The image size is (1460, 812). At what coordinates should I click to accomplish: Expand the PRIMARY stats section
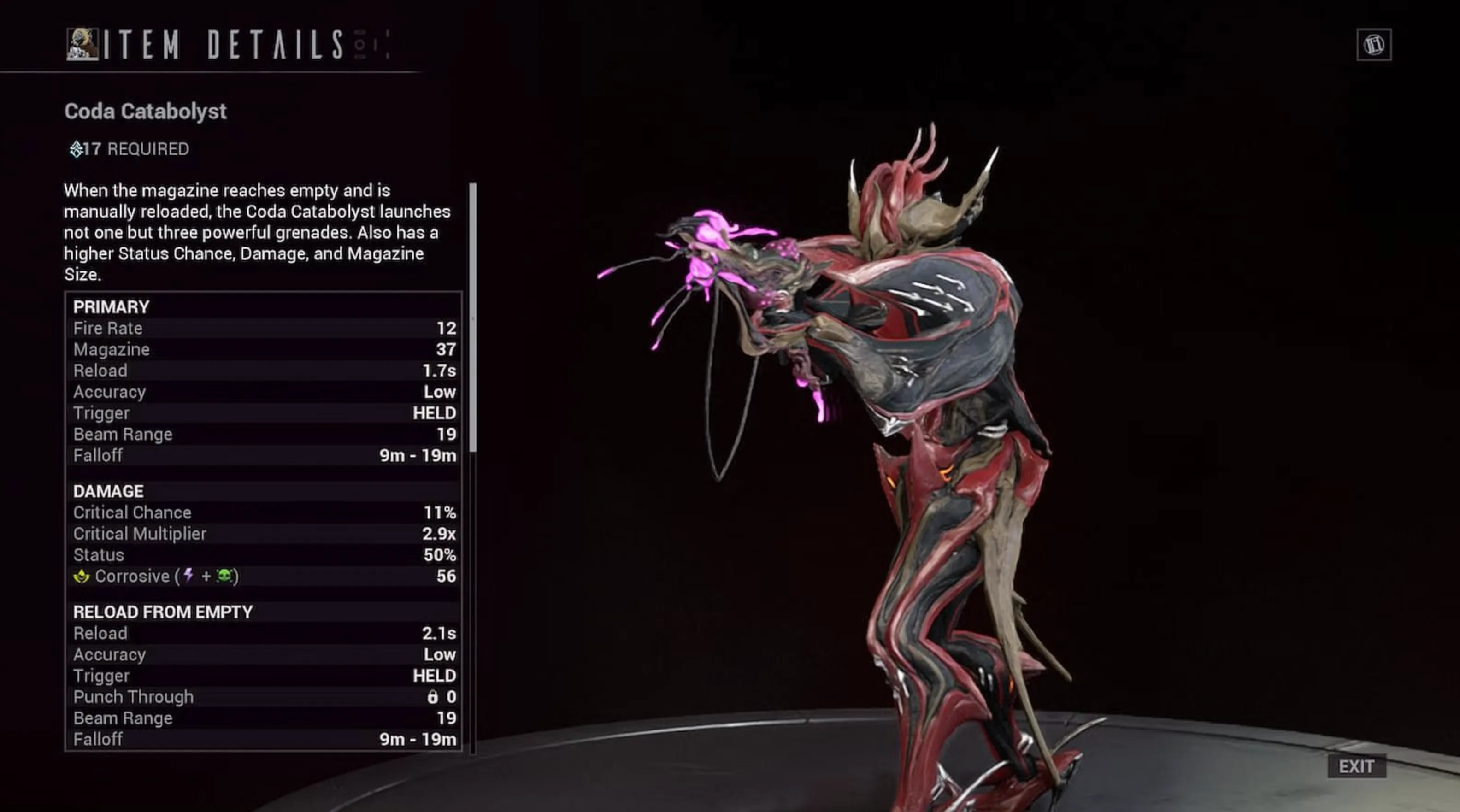coord(111,306)
